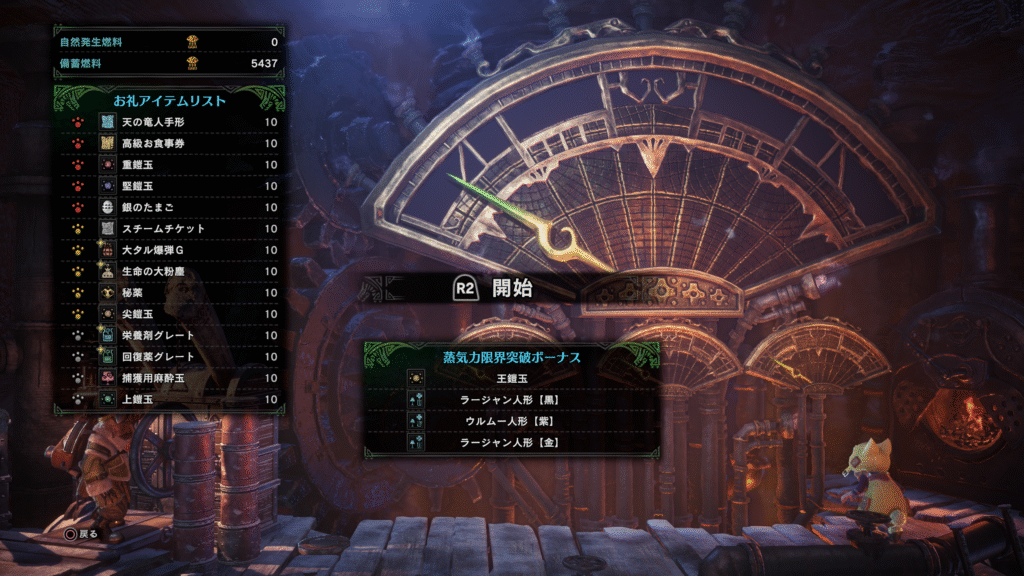The height and width of the screenshot is (576, 1024).
Task: Choose the ラージャン人形【黒】 bonus row
Action: (x=511, y=399)
